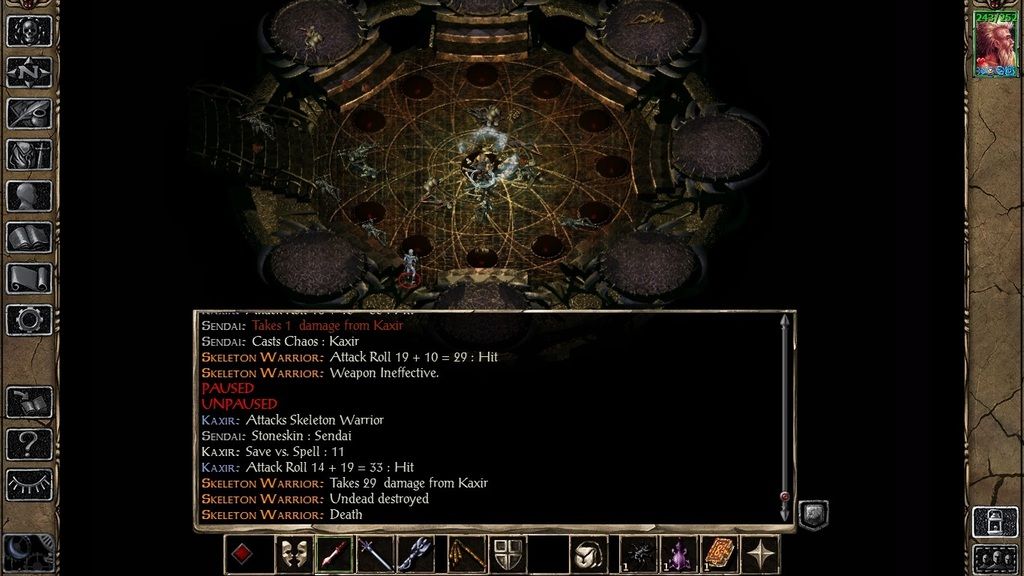Open the journal quill button
1024x576 pixels.
point(29,113)
